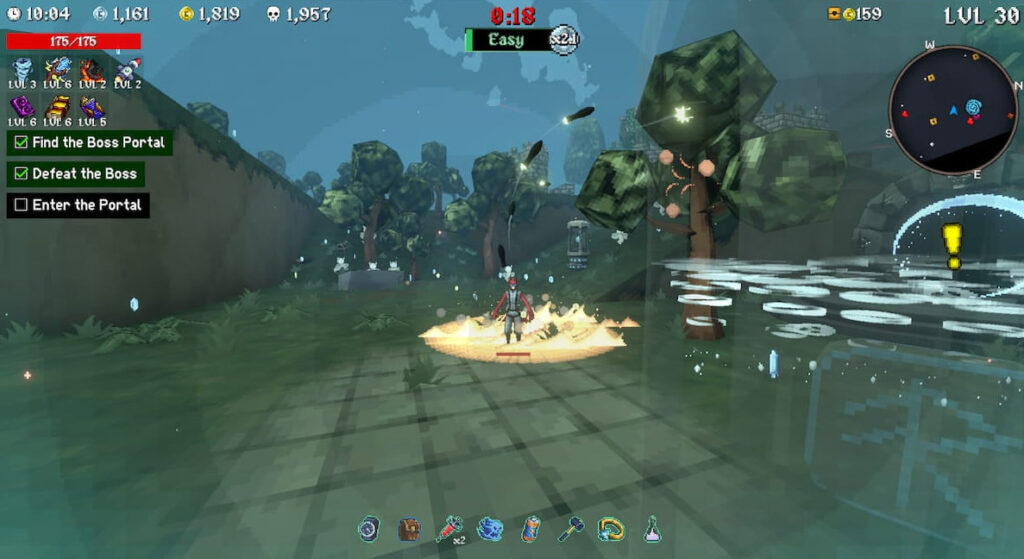Choose the brown backpack item
This screenshot has width=1024, height=559.
click(x=408, y=529)
